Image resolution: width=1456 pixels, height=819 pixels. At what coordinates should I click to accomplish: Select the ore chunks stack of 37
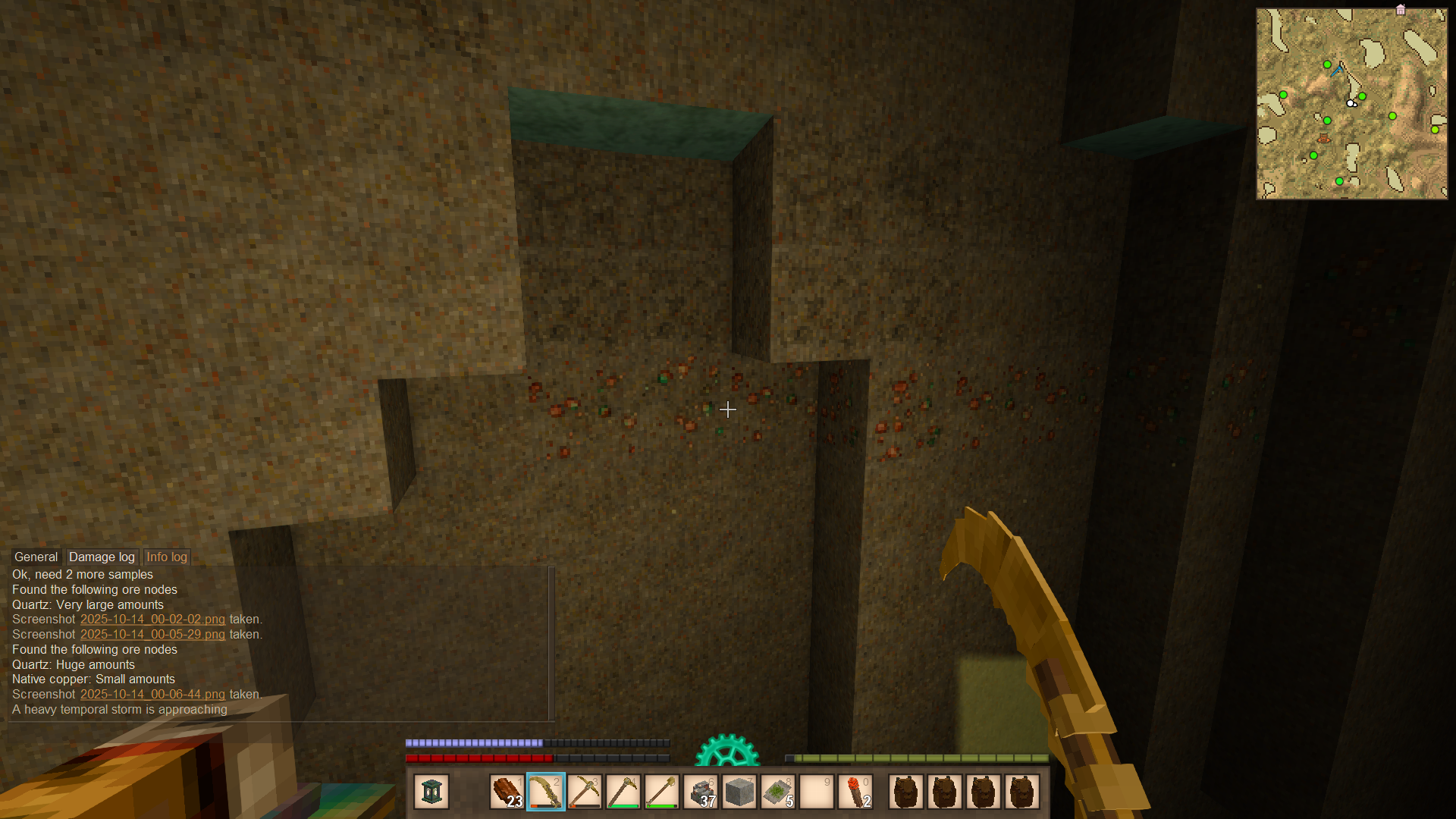(701, 792)
